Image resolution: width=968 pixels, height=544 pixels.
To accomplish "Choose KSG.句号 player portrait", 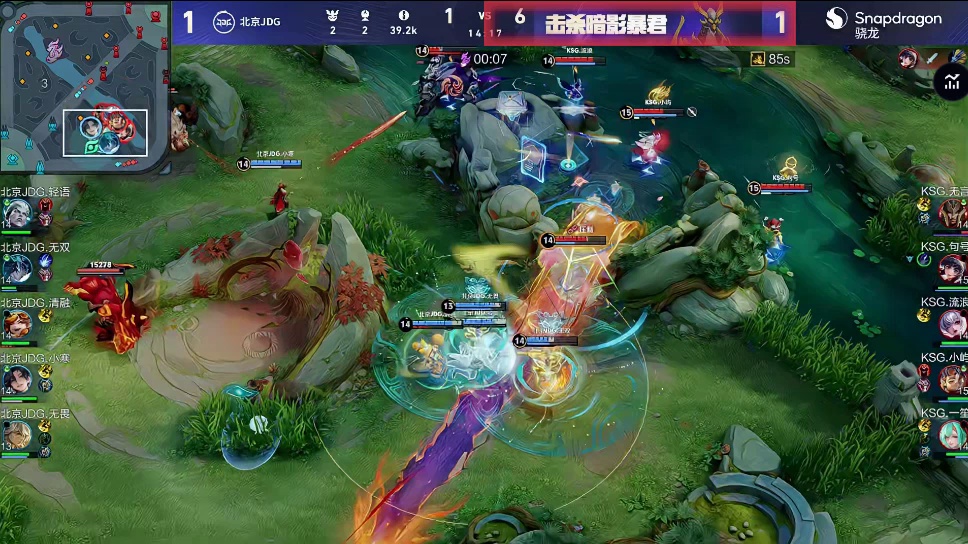I will coord(952,268).
